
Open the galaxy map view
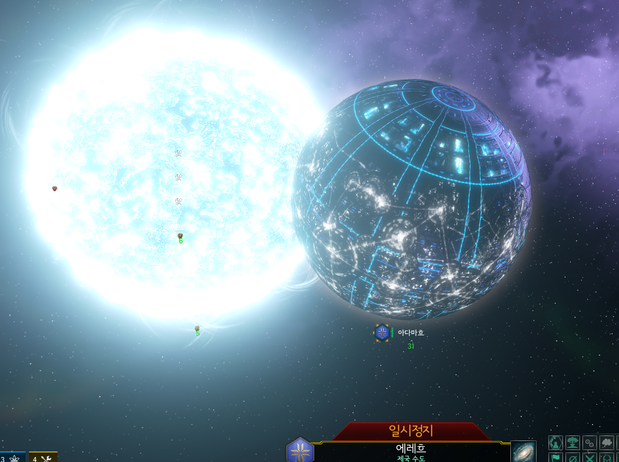point(524,452)
